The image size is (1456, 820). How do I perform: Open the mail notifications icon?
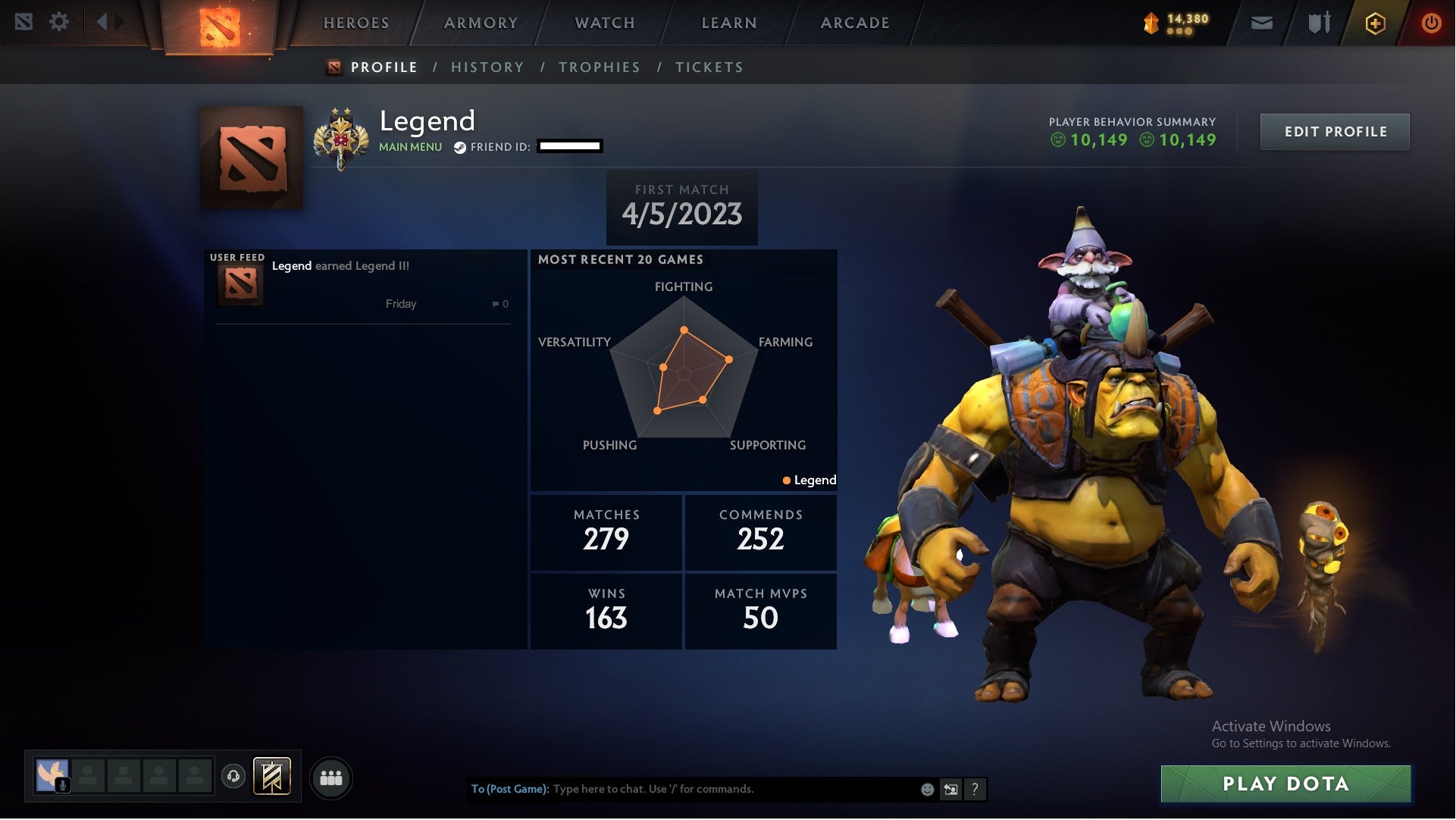(1261, 23)
